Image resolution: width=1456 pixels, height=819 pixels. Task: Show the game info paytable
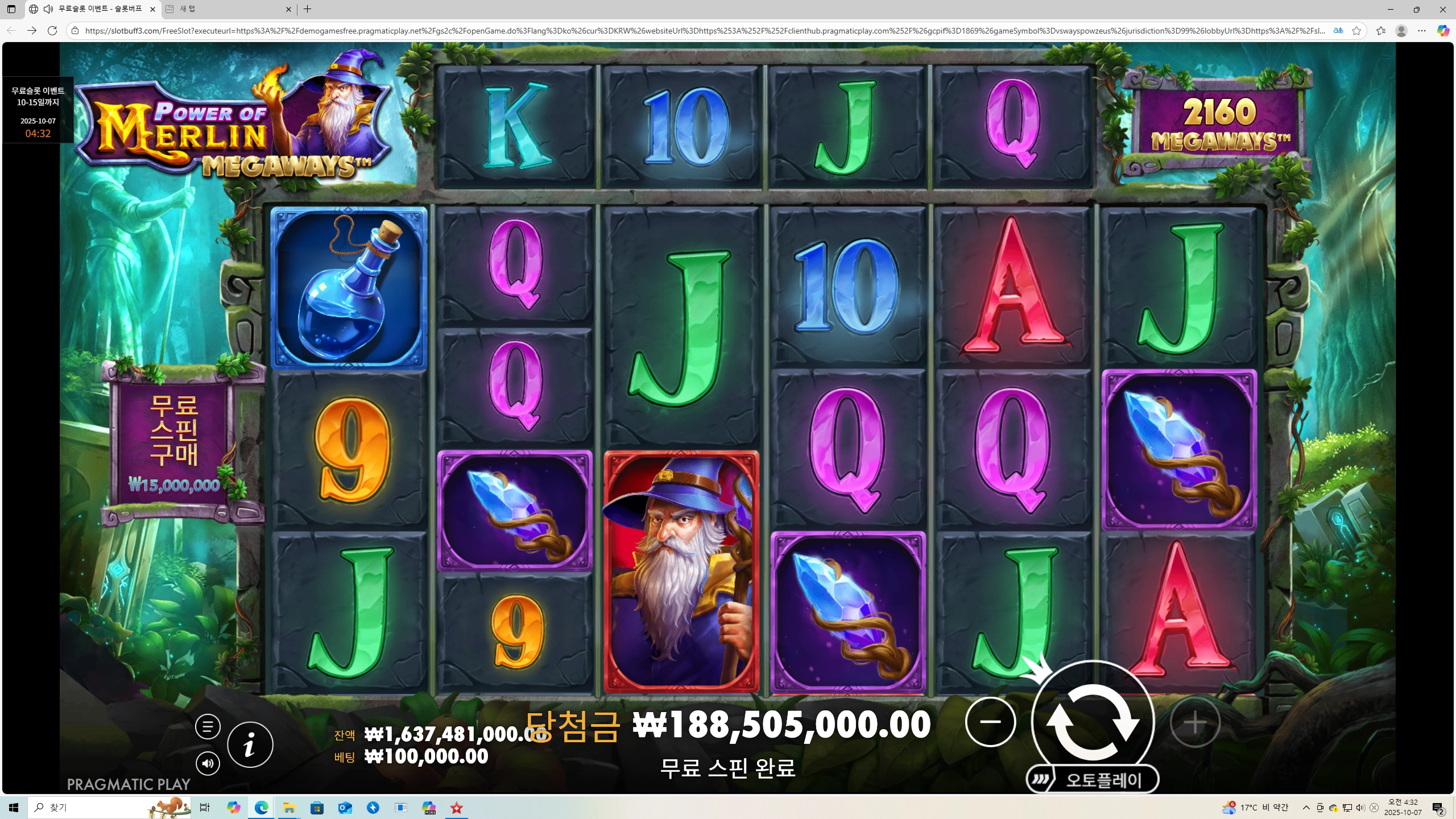tap(250, 744)
